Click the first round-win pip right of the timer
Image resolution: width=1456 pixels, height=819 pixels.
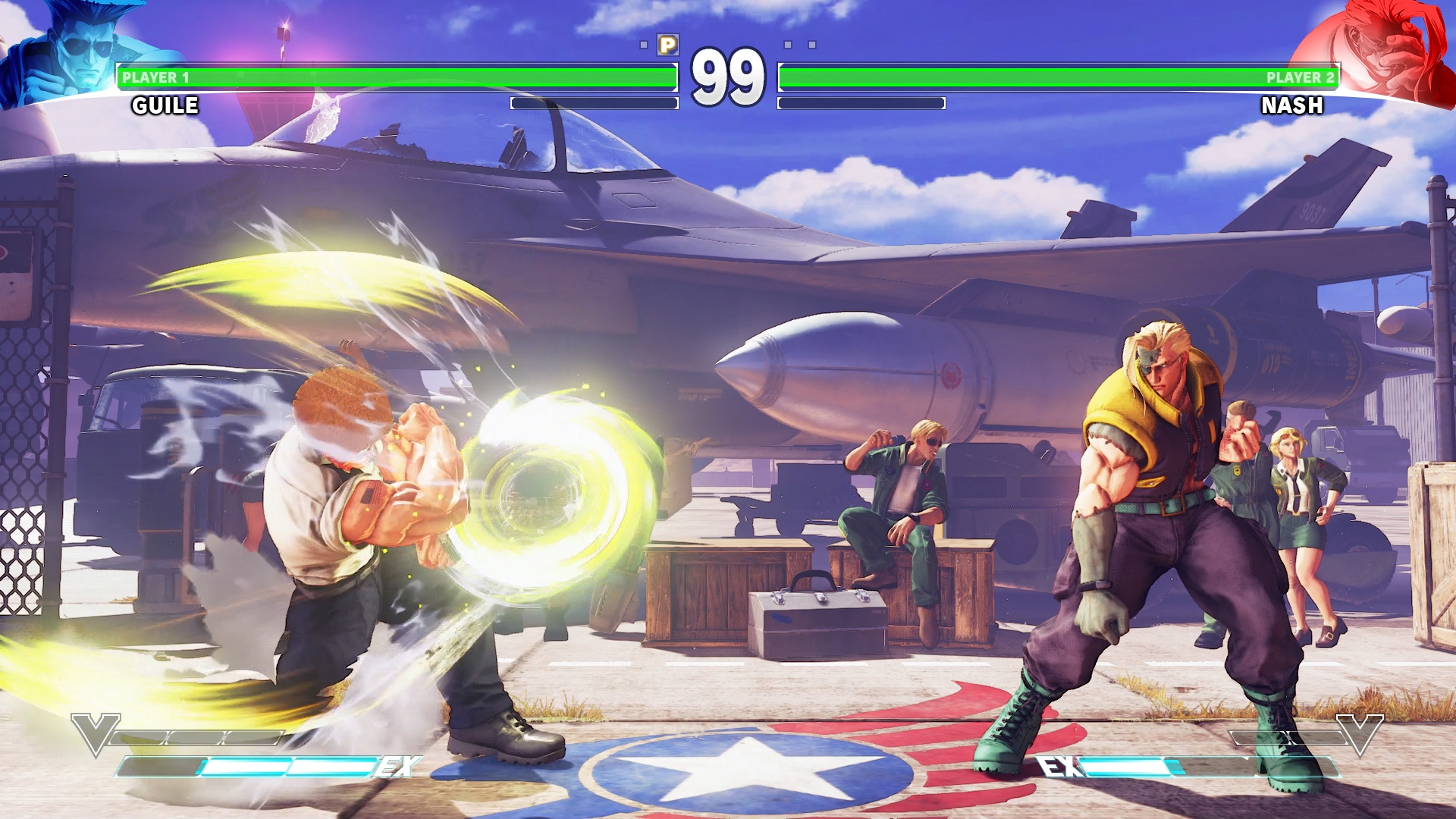pyautogui.click(x=786, y=44)
